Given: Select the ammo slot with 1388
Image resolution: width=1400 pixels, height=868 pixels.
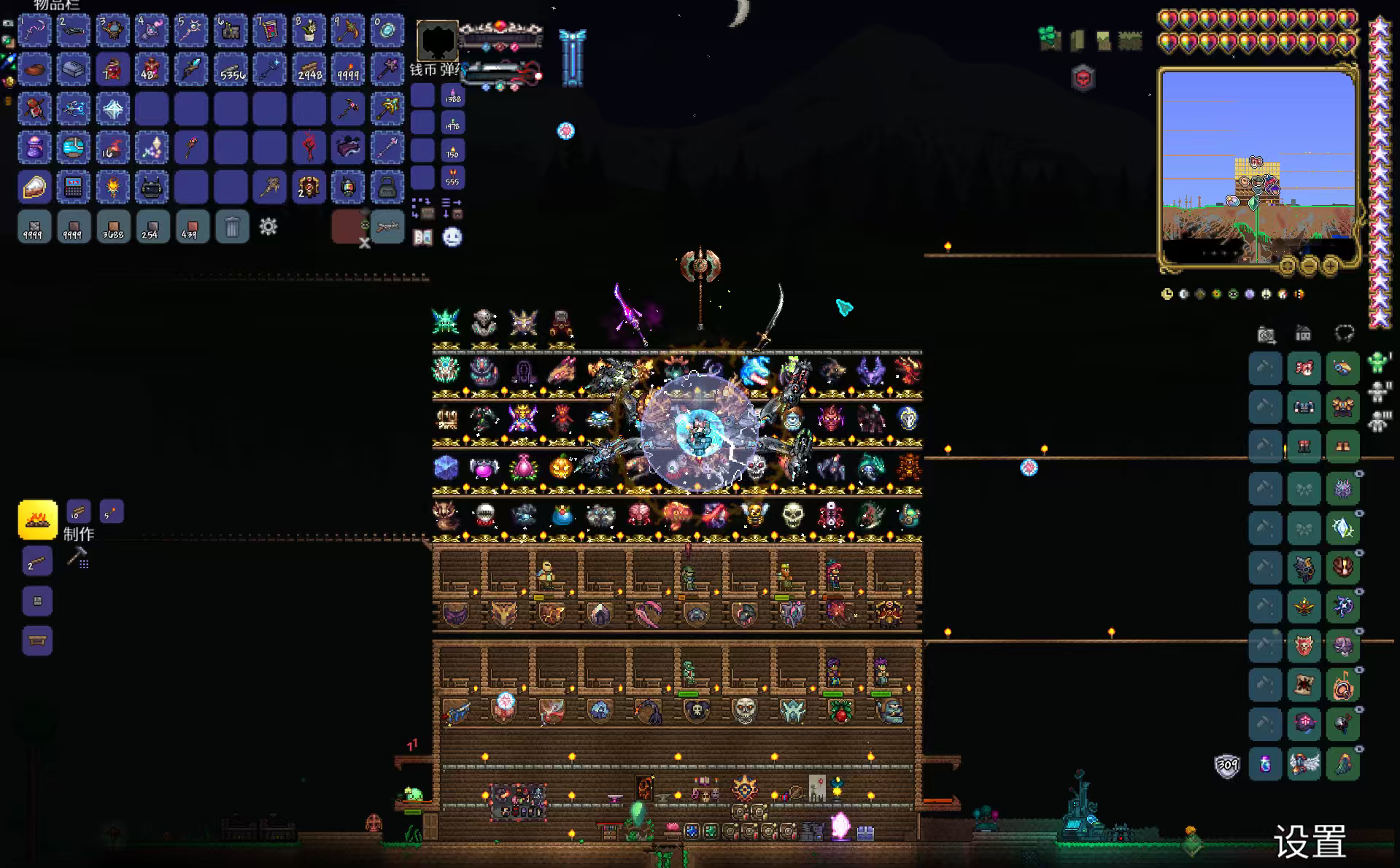Looking at the screenshot, I should (x=452, y=96).
